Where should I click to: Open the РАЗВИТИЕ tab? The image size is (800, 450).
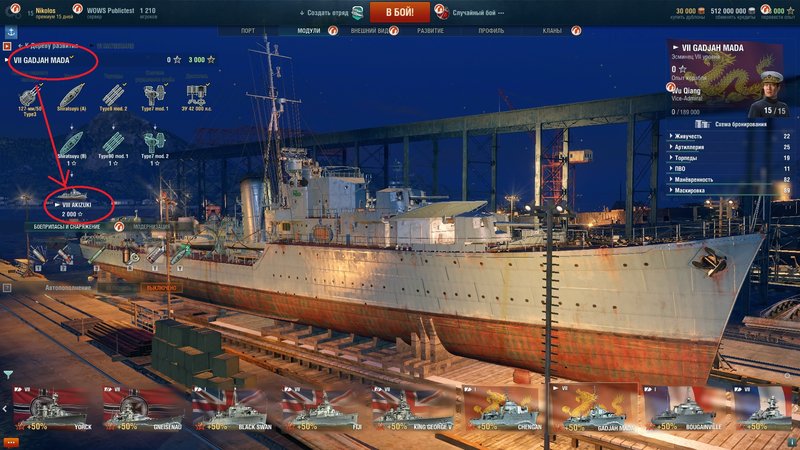coord(430,31)
